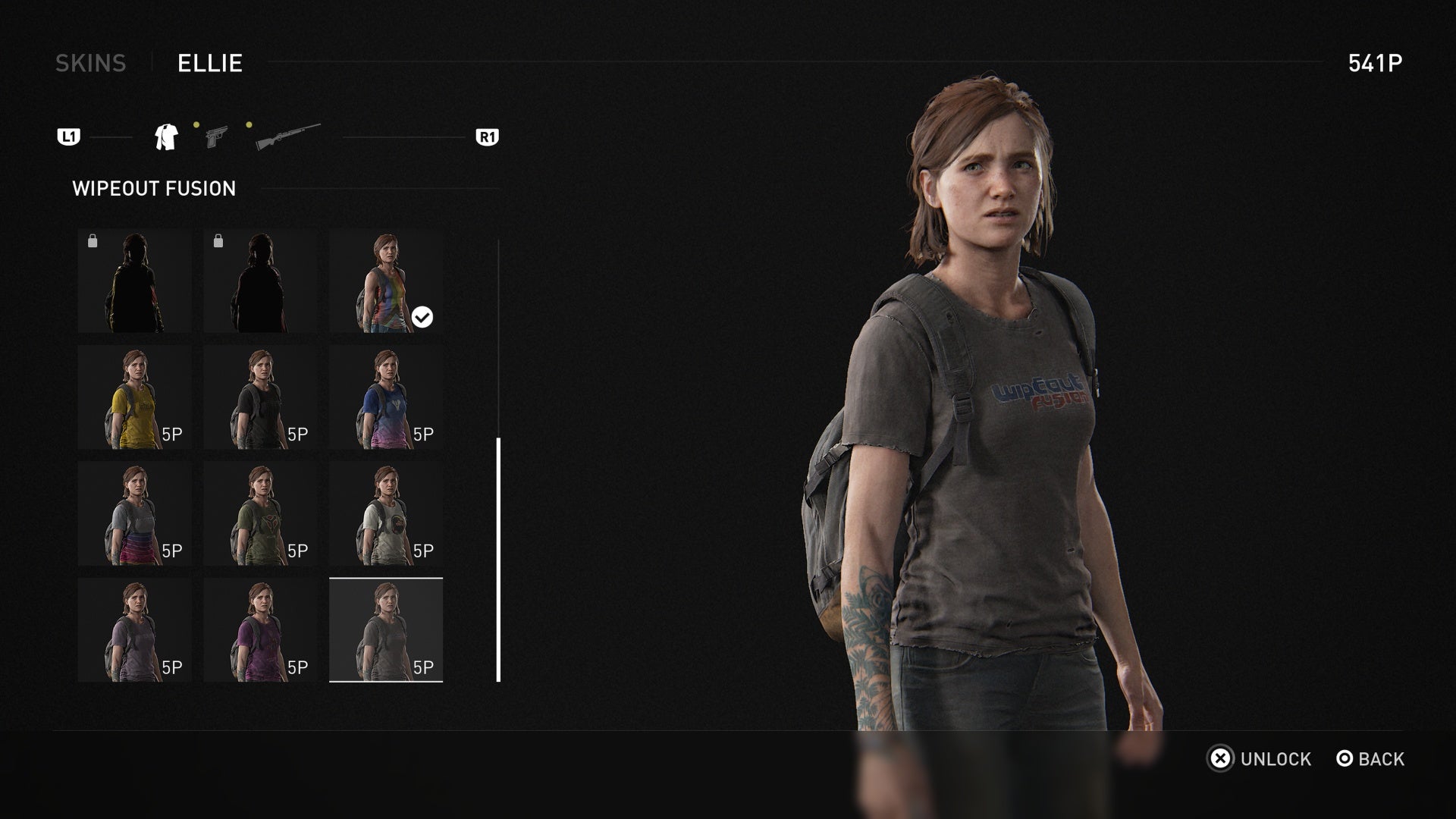Click the L1 shoulder button indicator

point(68,137)
